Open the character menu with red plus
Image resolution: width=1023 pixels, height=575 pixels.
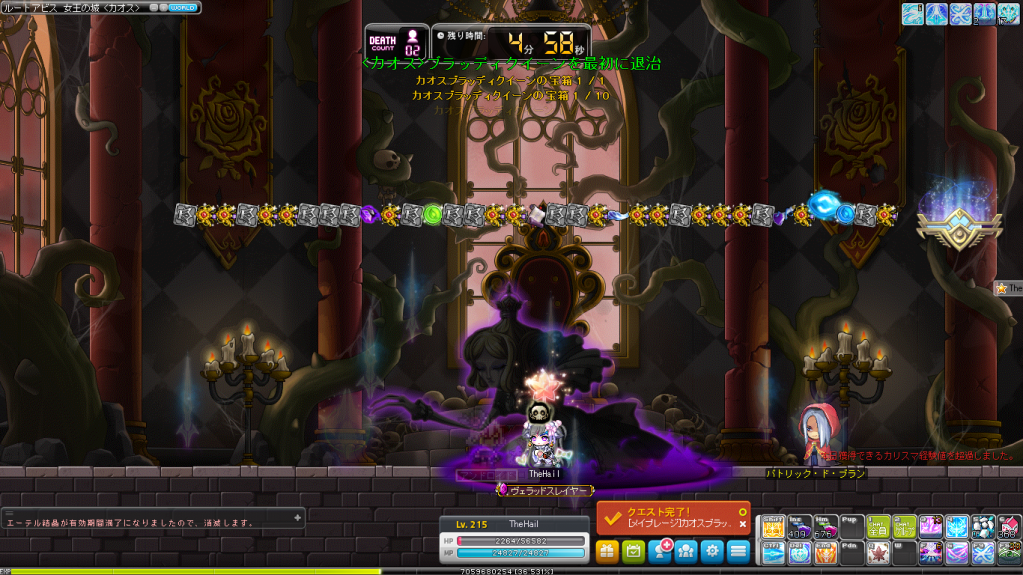[660, 550]
